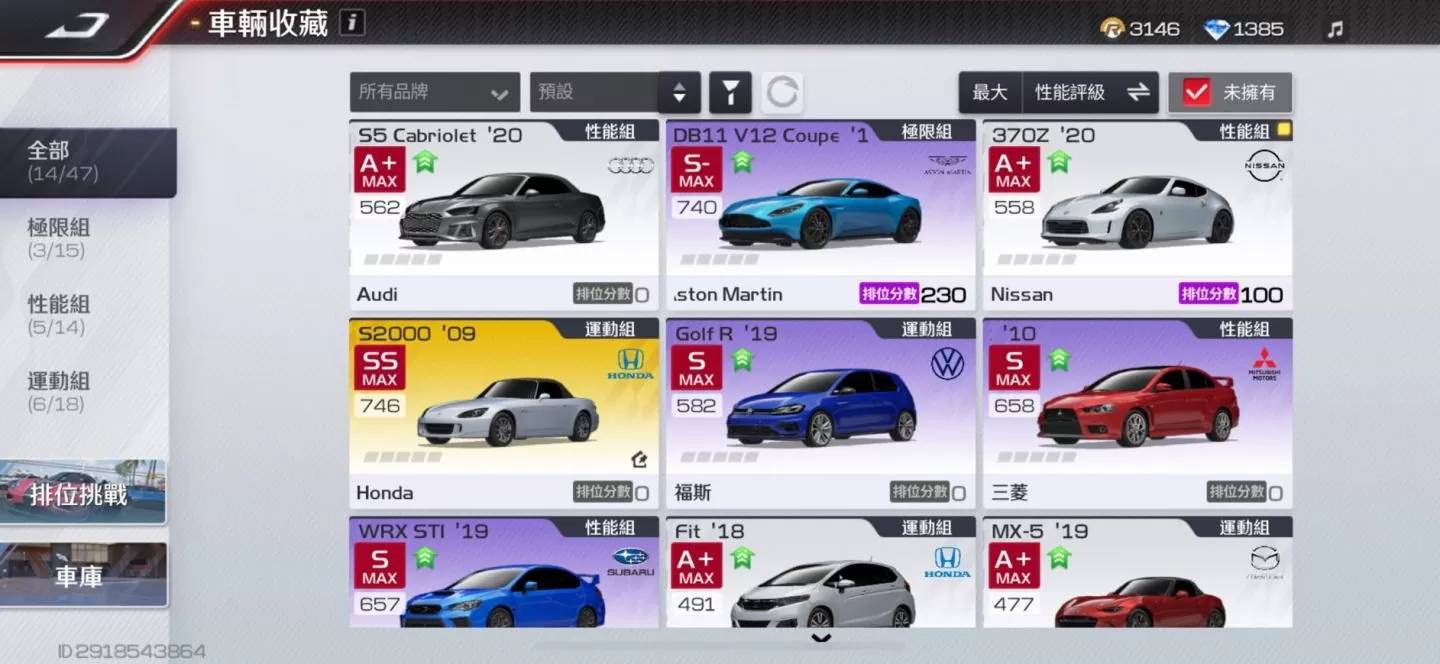
Task: Switch to the 全部 category tab
Action: [x=88, y=162]
